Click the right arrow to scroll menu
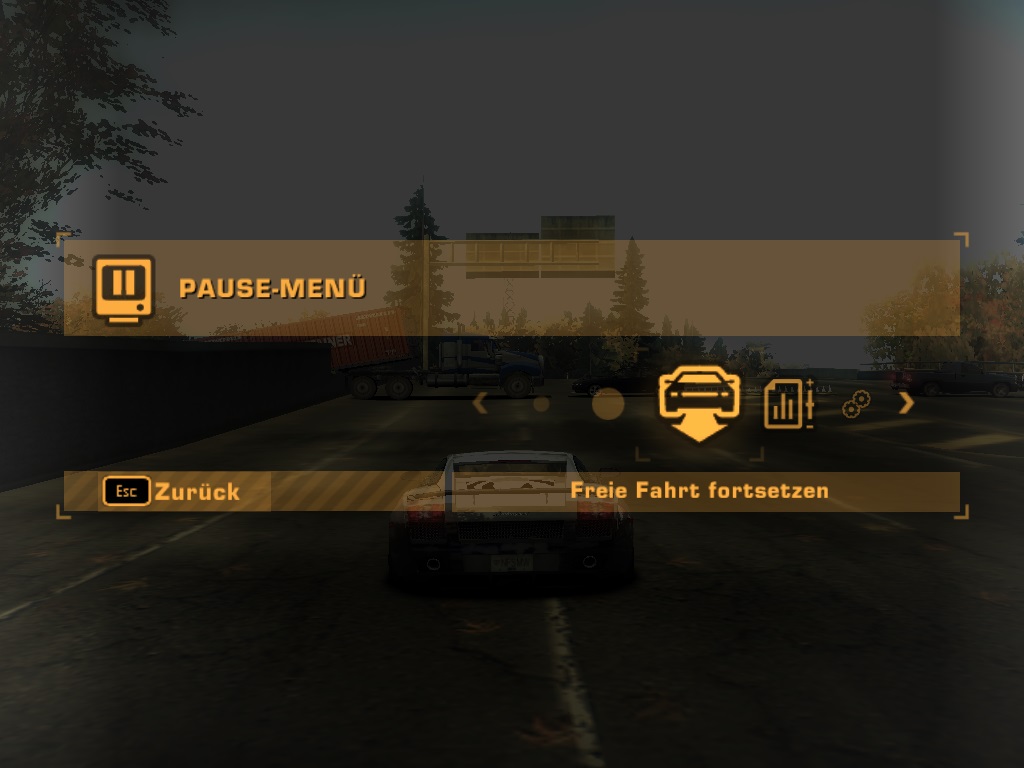Image resolution: width=1024 pixels, height=768 pixels. (x=906, y=404)
